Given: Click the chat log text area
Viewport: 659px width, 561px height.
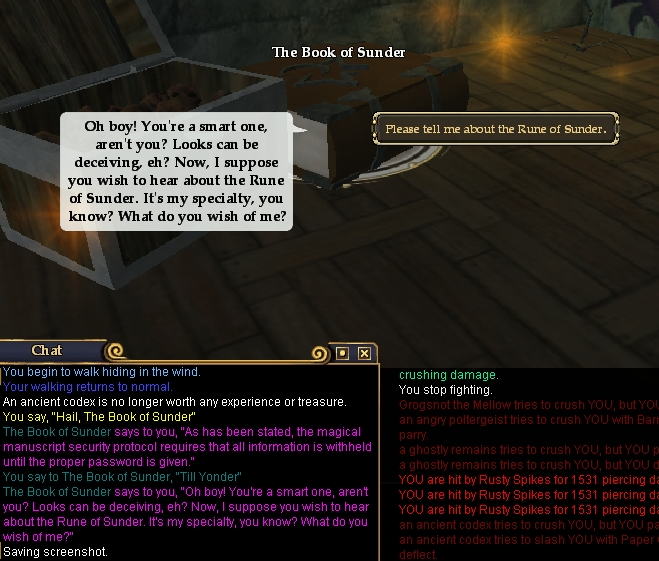Looking at the screenshot, I should 188,460.
